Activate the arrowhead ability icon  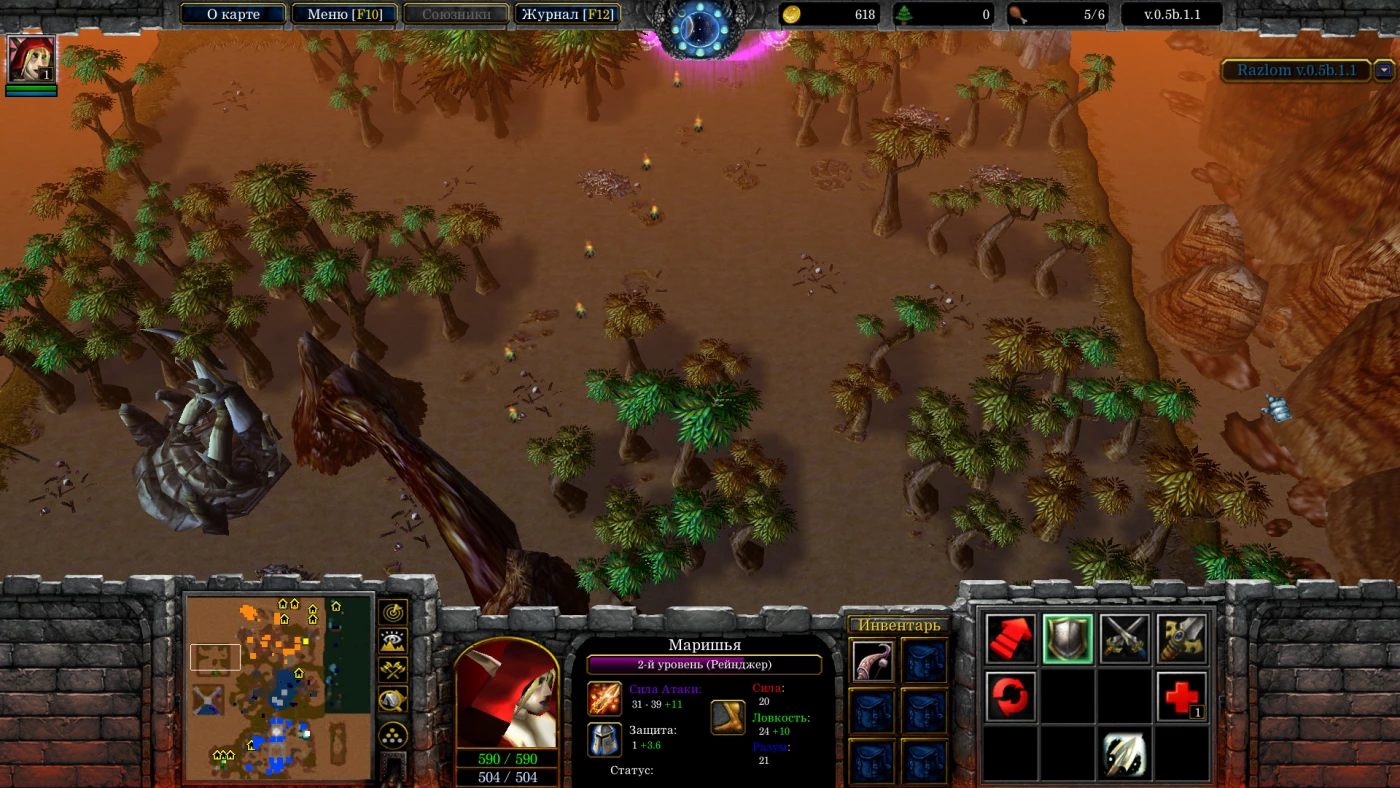1124,754
